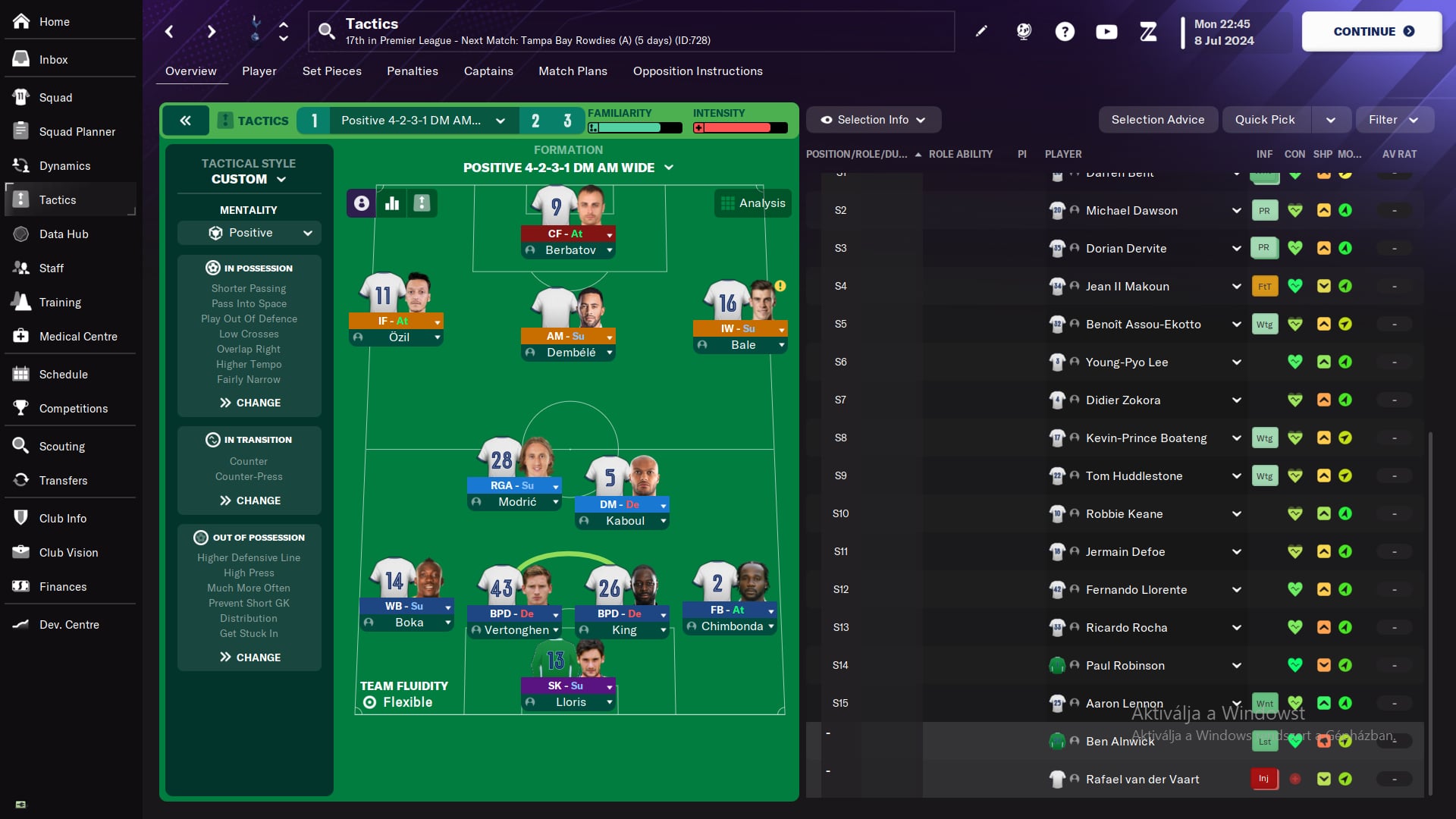Open the world globe icon in the top bar

point(1024,31)
